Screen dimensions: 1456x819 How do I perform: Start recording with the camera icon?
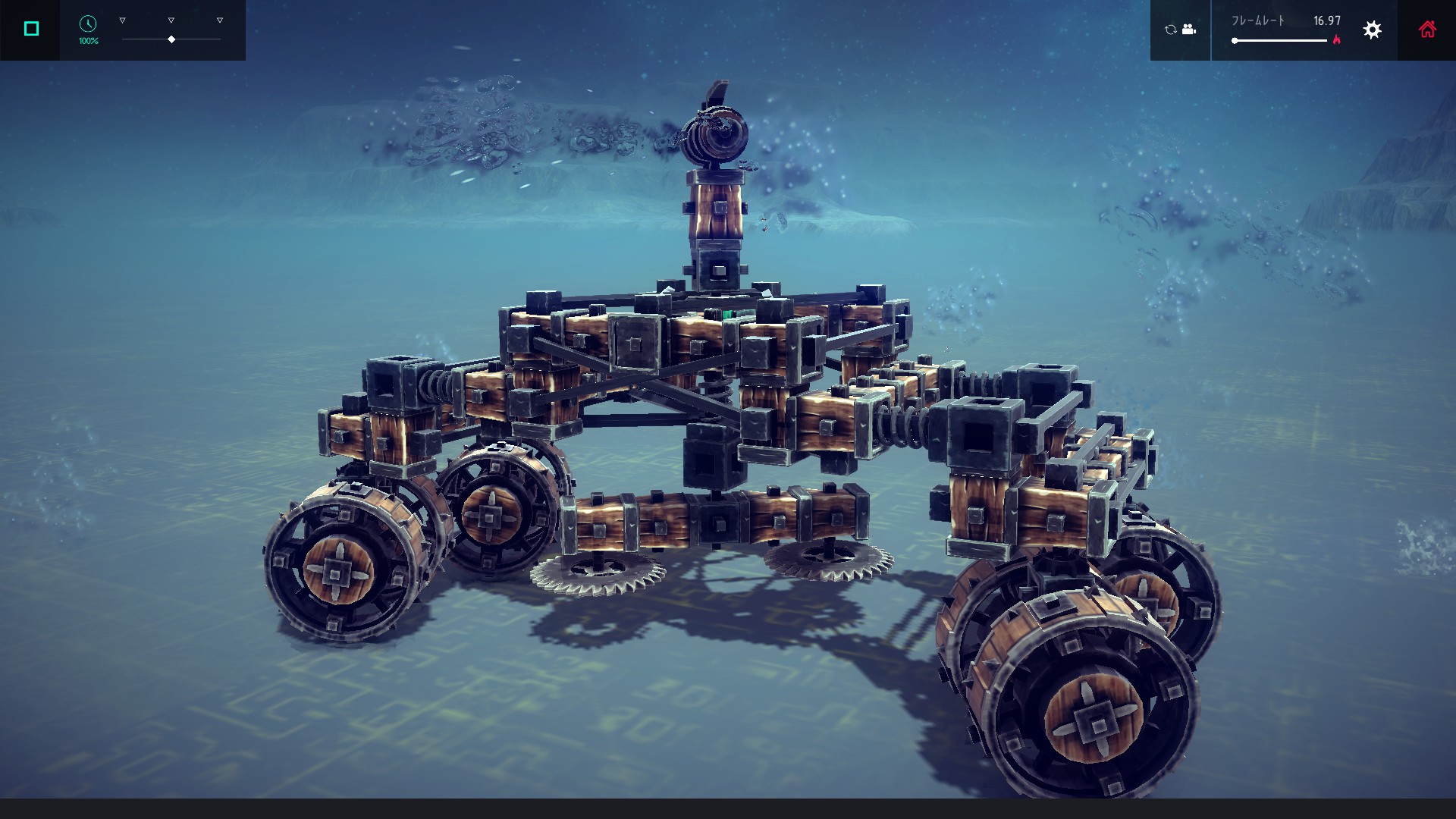[1189, 30]
